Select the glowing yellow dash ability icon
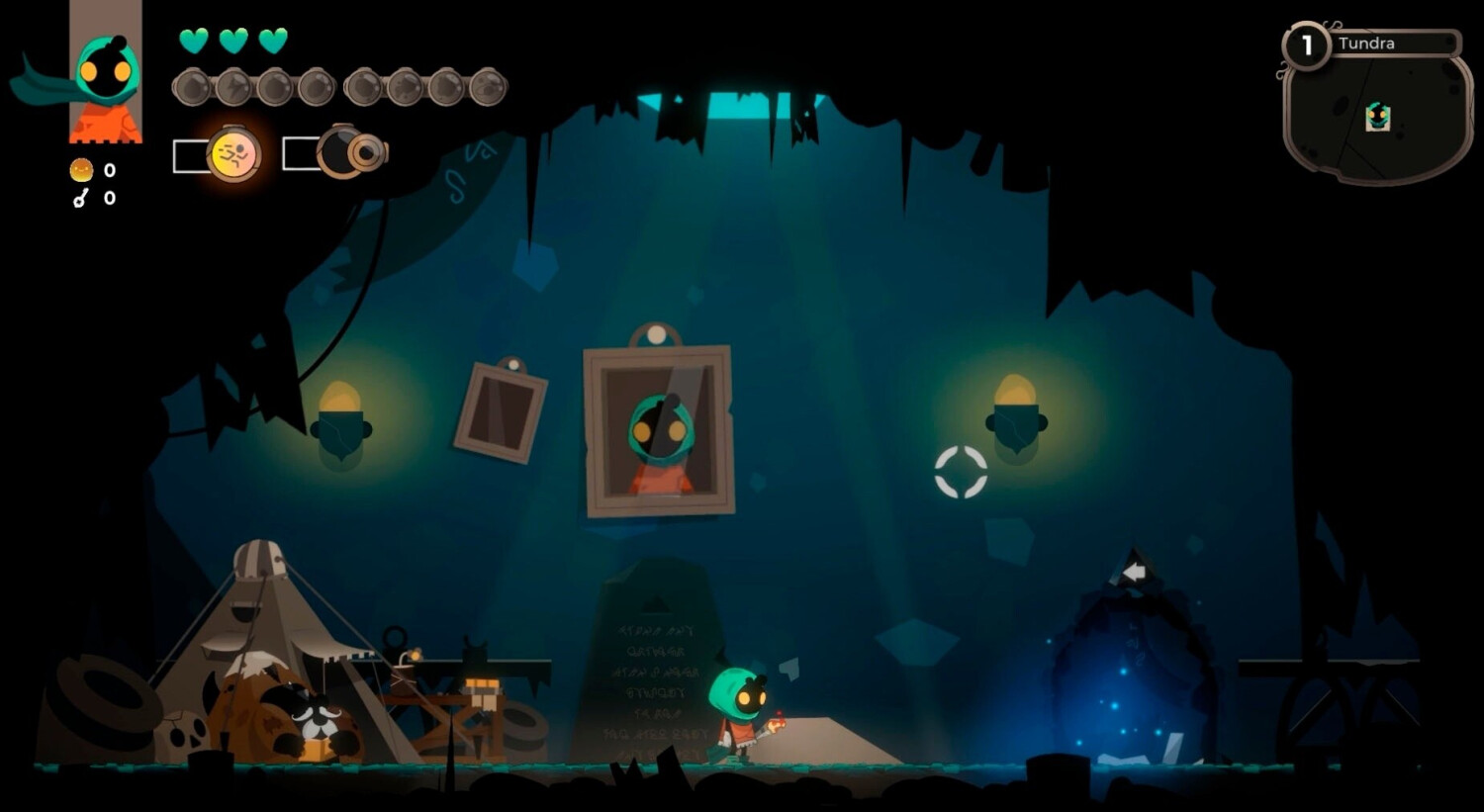The height and width of the screenshot is (812, 1484). pyautogui.click(x=234, y=154)
